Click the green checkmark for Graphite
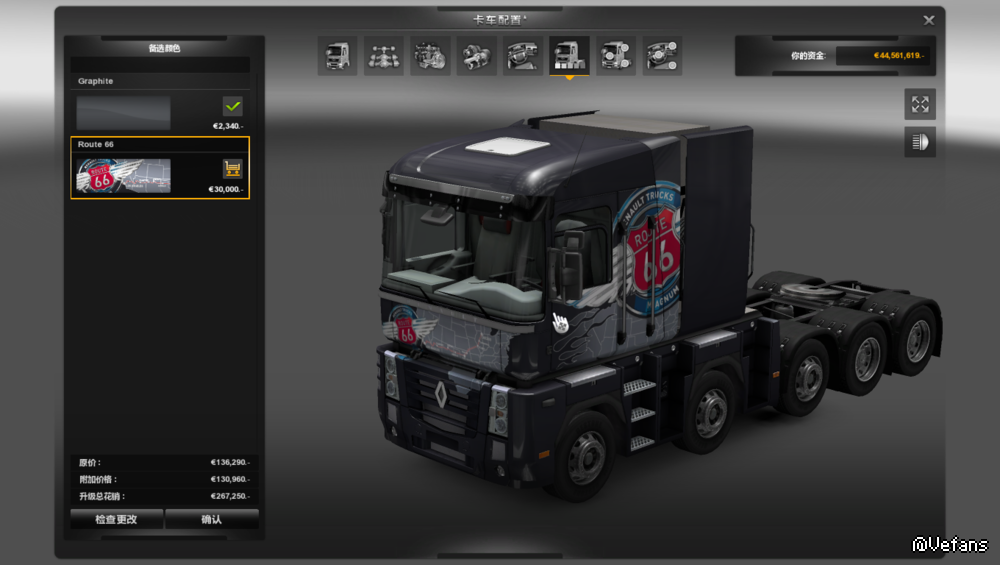 pyautogui.click(x=232, y=106)
